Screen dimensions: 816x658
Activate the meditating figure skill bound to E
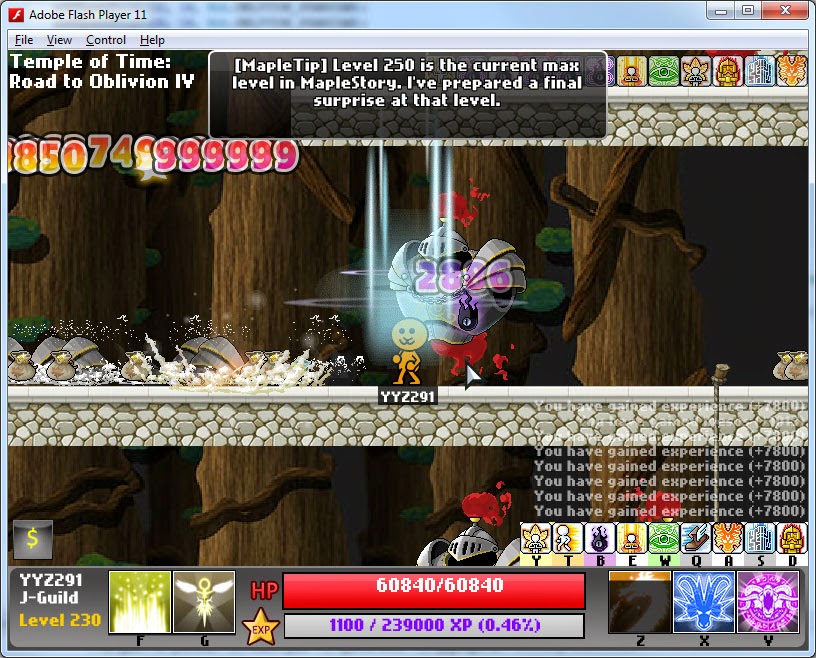click(631, 538)
